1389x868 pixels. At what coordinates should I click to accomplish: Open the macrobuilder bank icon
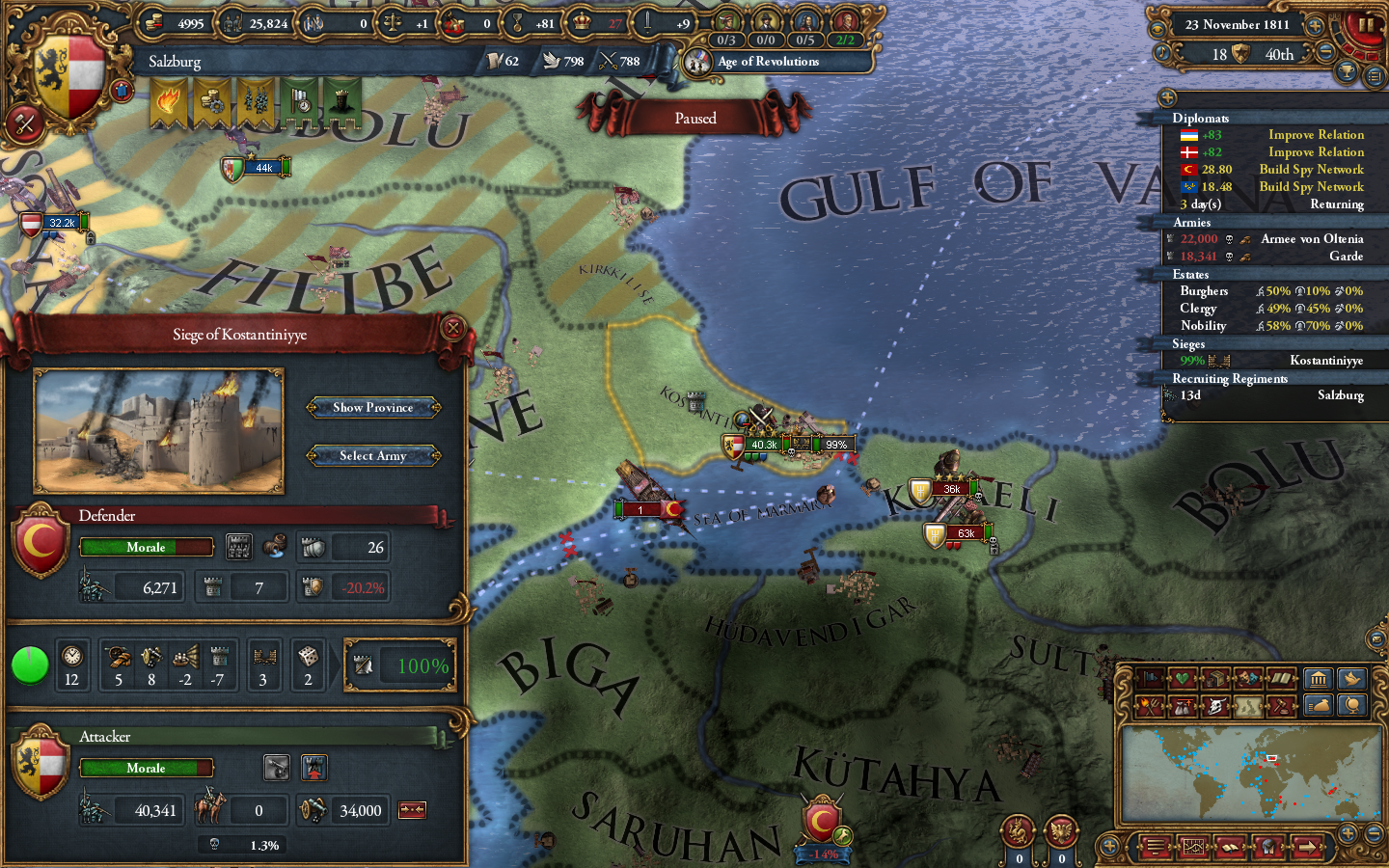(1319, 679)
